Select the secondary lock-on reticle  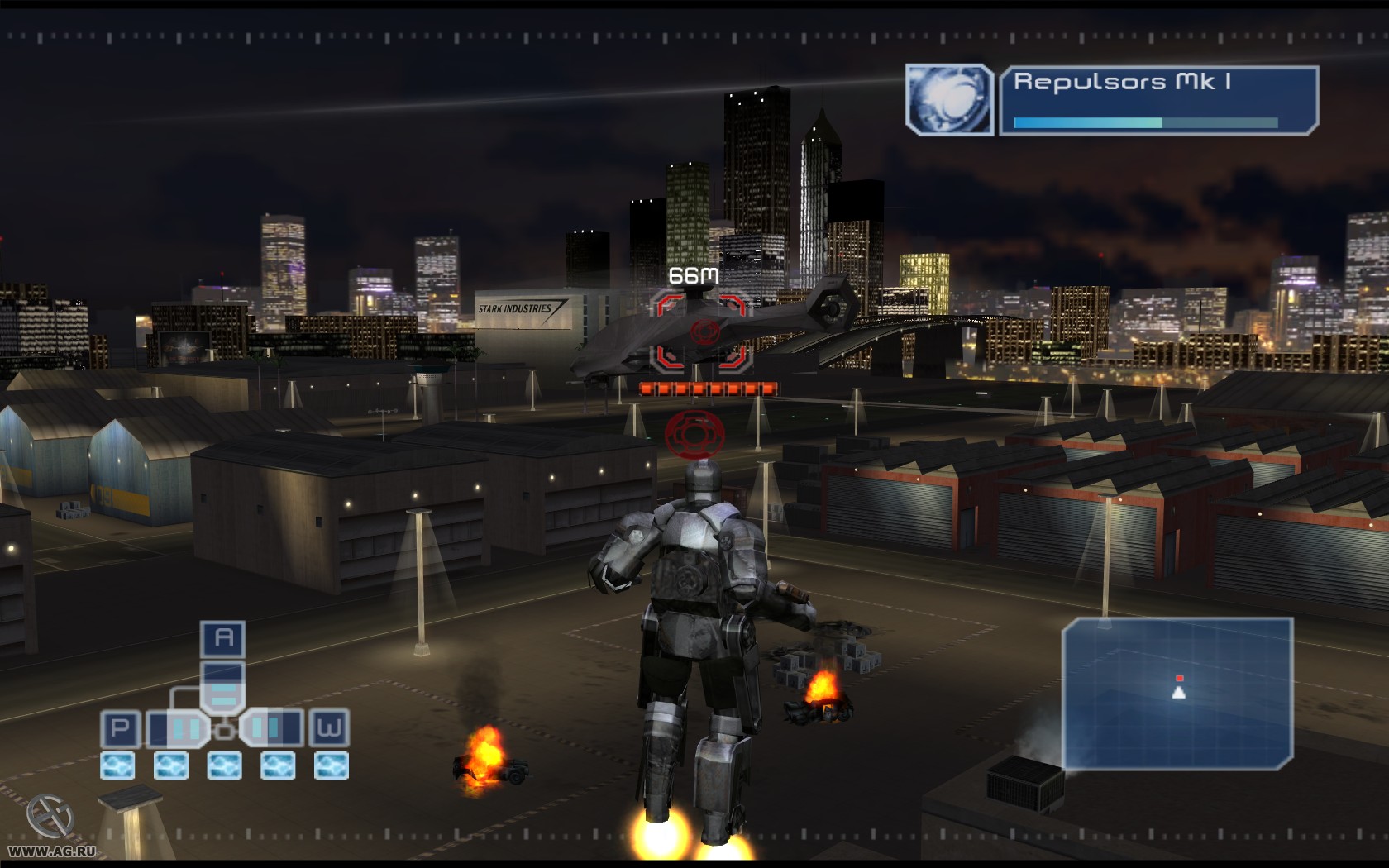click(x=693, y=430)
